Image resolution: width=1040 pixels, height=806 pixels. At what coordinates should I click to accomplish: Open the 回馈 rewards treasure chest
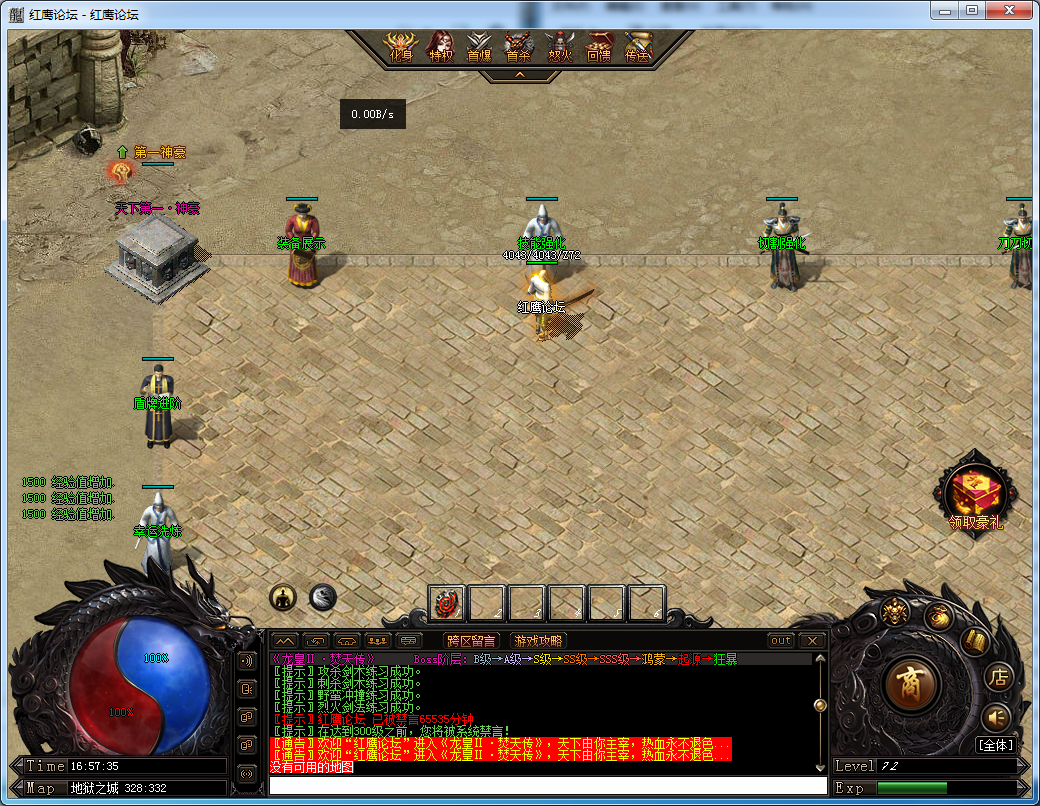[598, 47]
